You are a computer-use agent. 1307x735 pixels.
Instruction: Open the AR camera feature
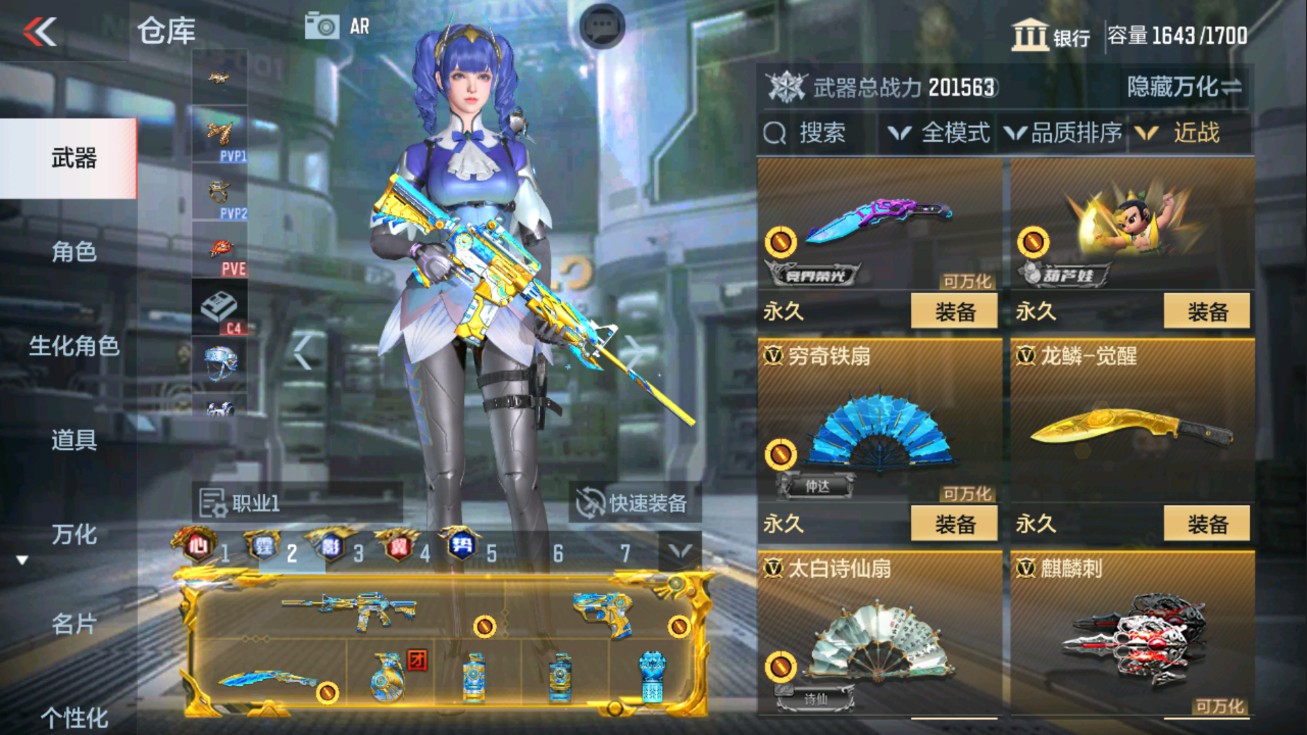(335, 25)
